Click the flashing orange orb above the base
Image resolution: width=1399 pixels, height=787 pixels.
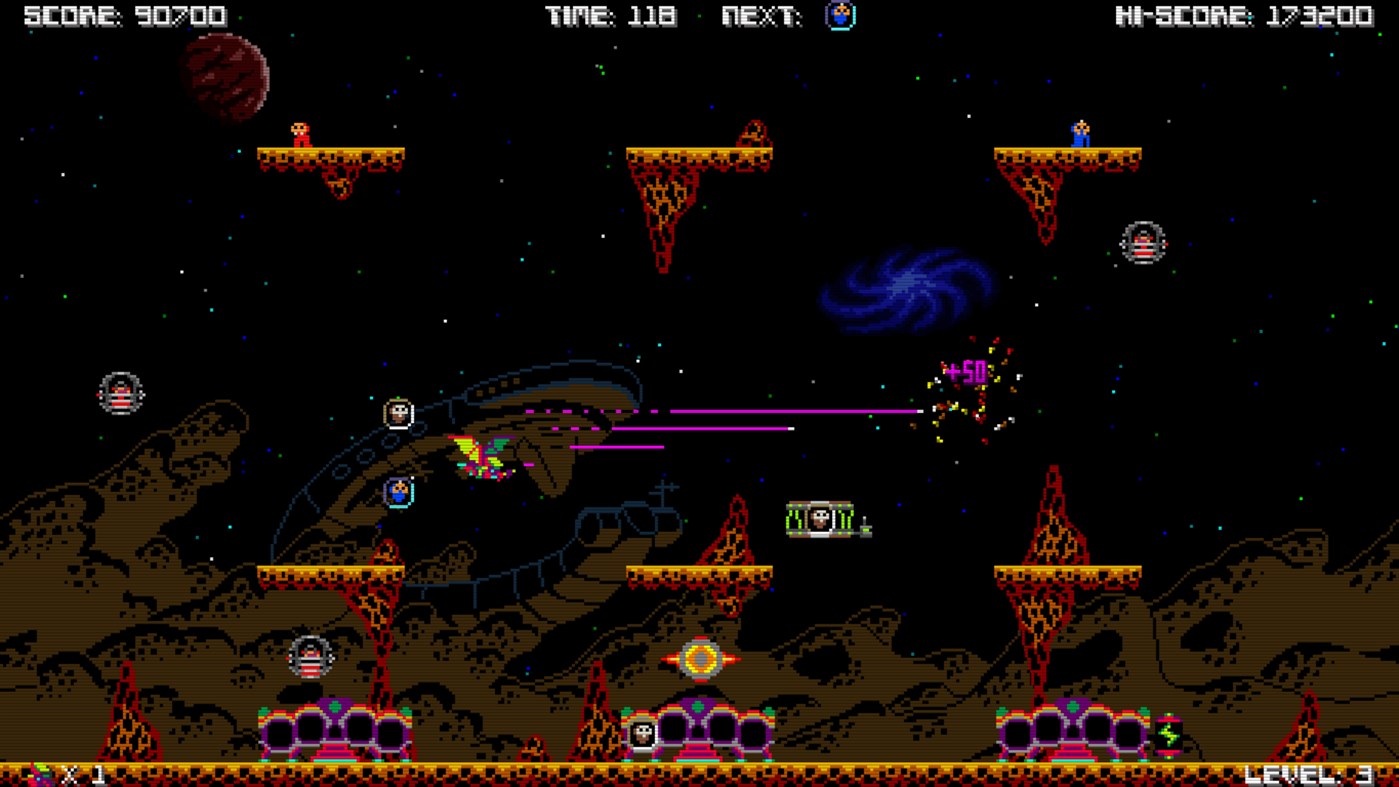[701, 657]
